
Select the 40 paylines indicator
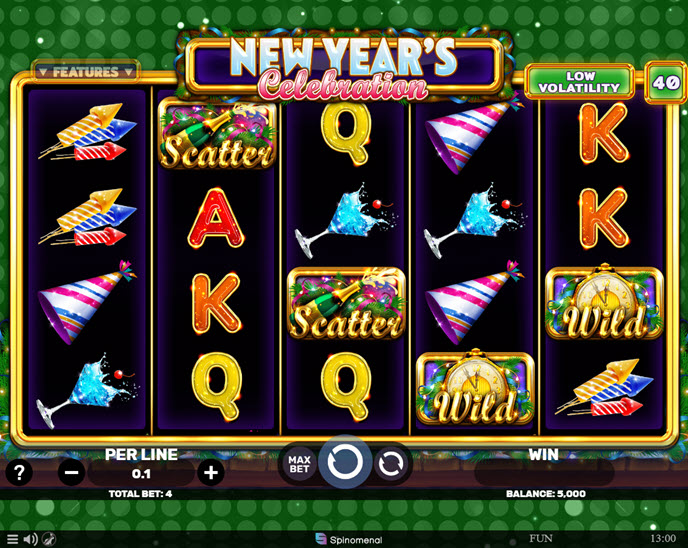coord(664,82)
